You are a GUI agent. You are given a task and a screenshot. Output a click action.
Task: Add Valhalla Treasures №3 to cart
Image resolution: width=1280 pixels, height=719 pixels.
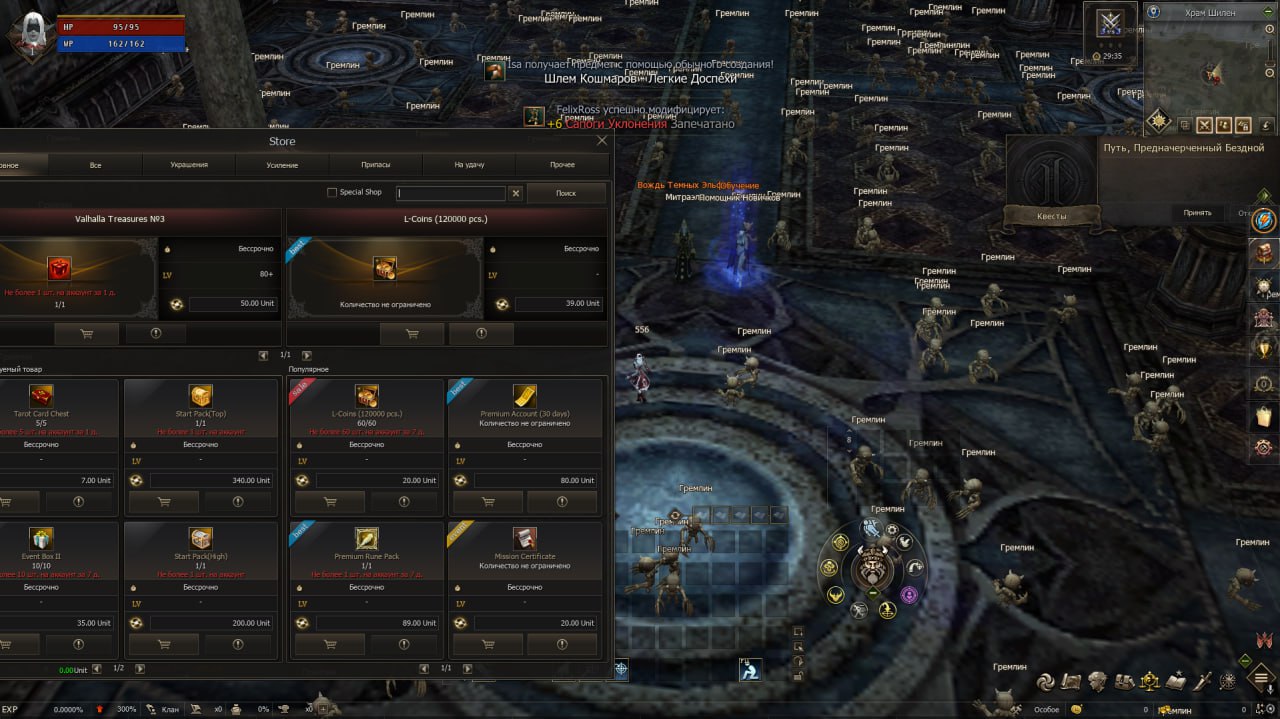(86, 334)
